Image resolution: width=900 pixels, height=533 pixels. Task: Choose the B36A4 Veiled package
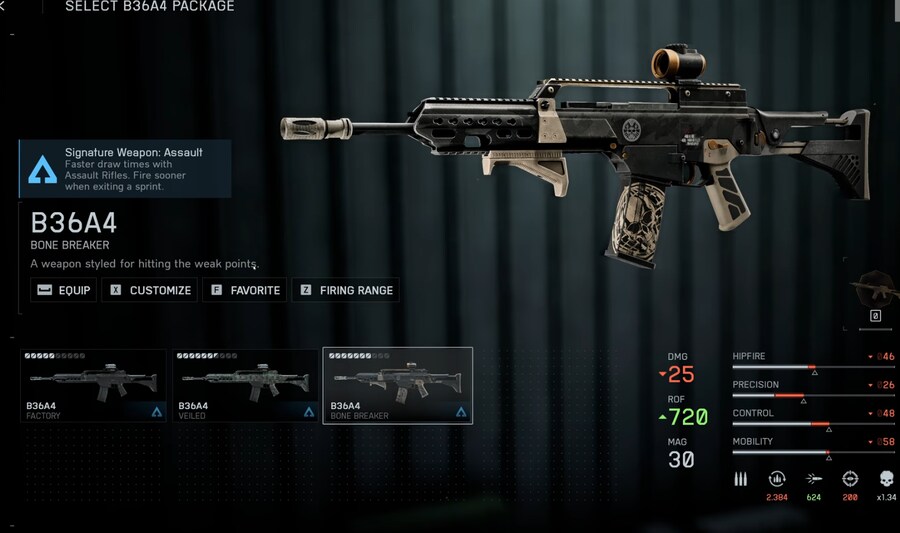[x=245, y=385]
